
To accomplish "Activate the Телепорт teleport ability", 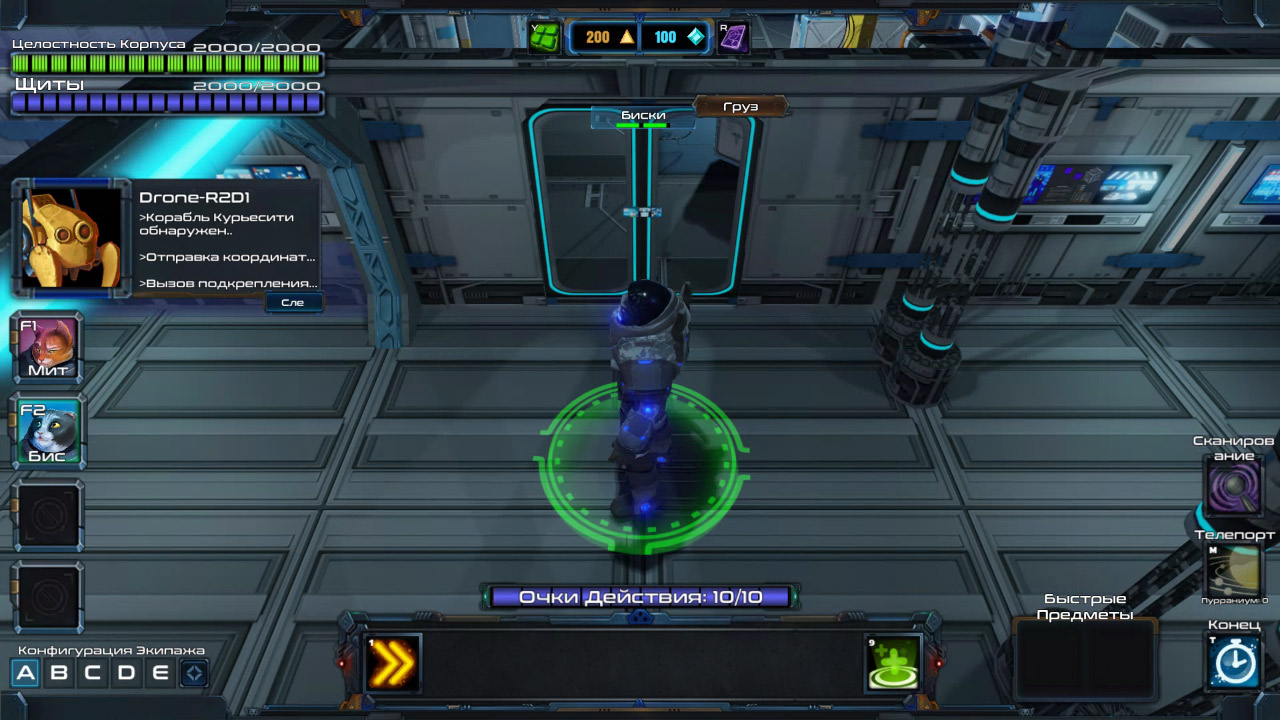I will [x=1235, y=572].
